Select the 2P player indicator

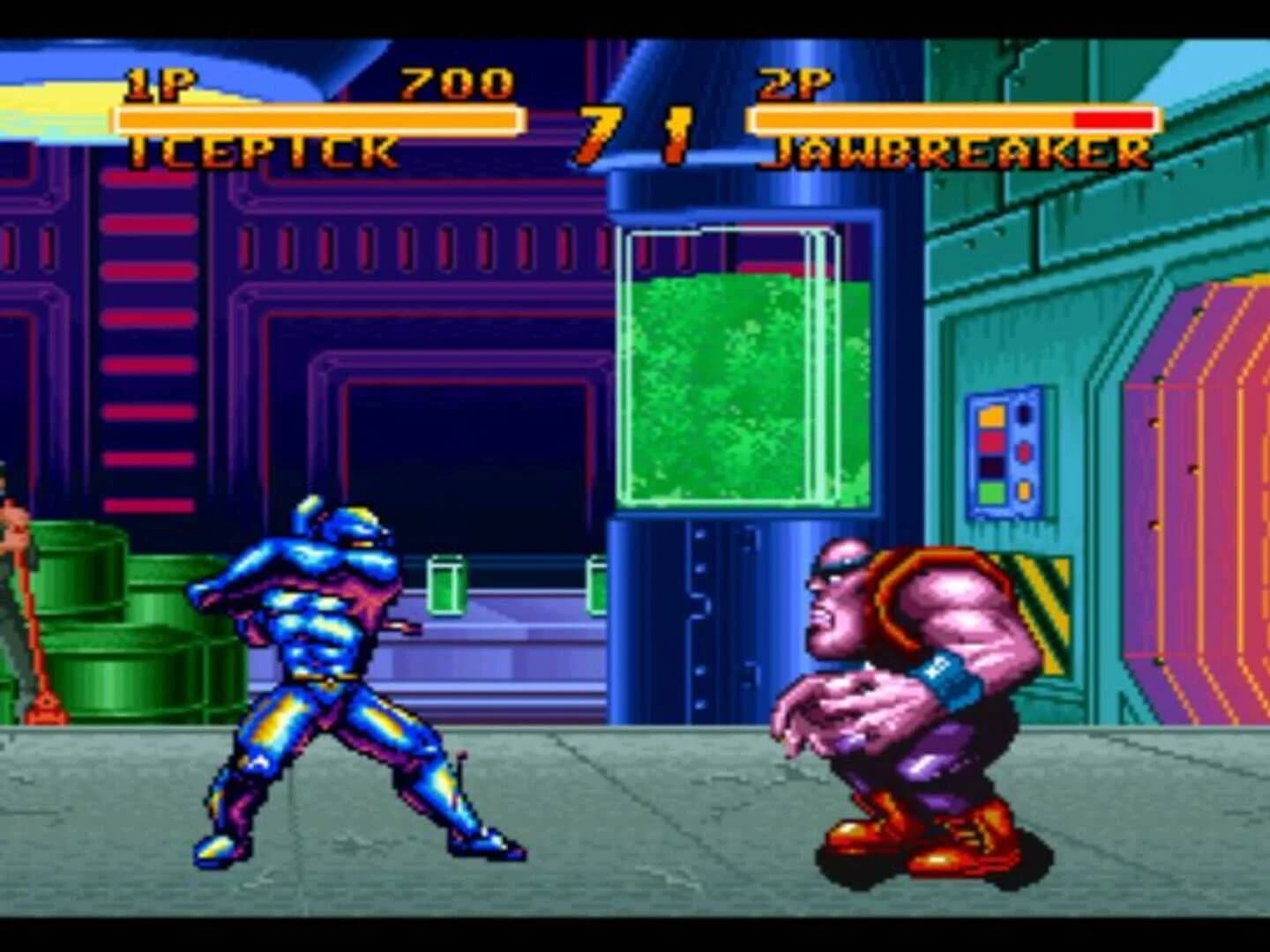[x=794, y=84]
